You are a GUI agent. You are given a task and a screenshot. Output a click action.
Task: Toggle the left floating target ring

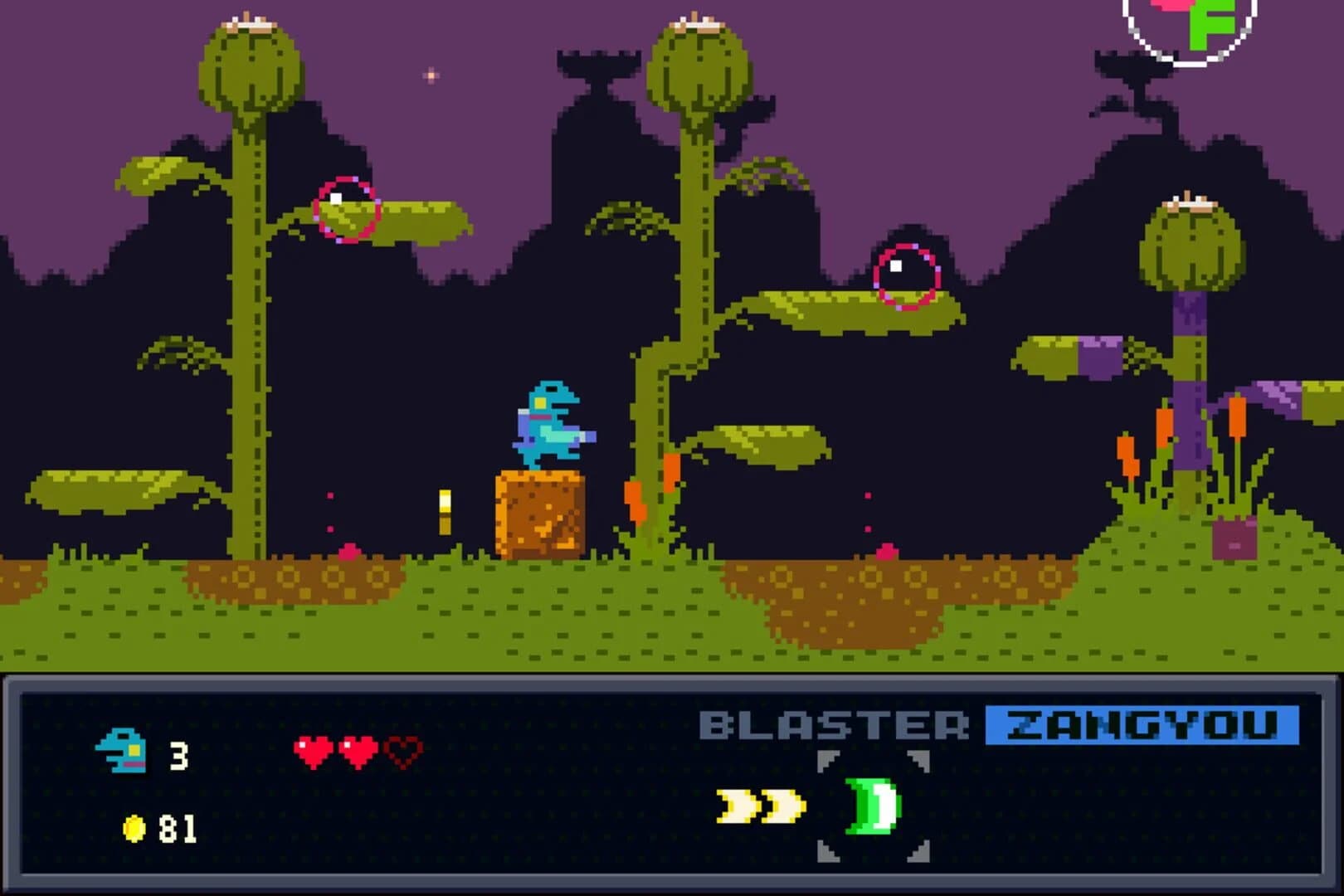[347, 210]
